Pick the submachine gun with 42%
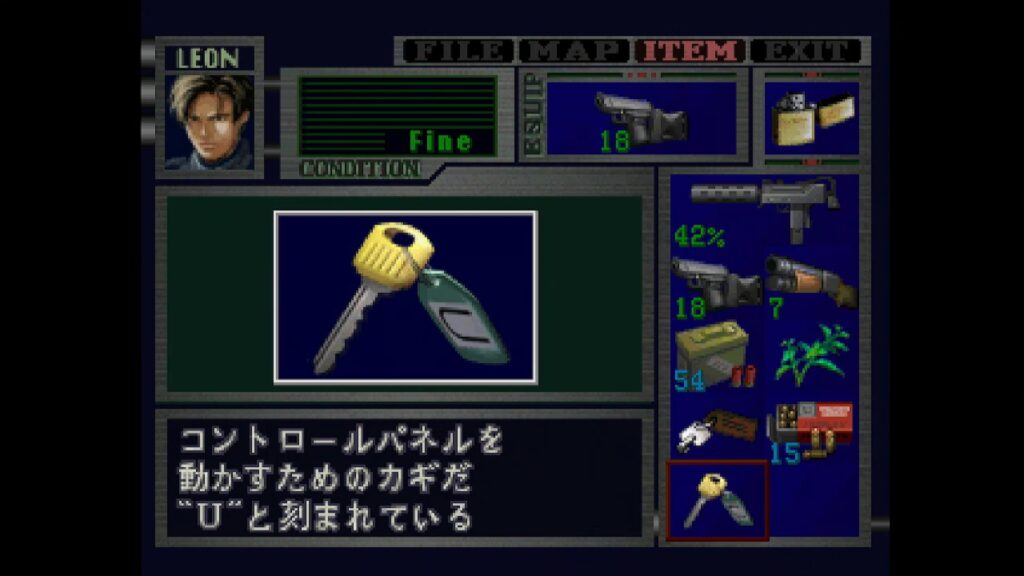The width and height of the screenshot is (1024, 576). pyautogui.click(x=764, y=210)
